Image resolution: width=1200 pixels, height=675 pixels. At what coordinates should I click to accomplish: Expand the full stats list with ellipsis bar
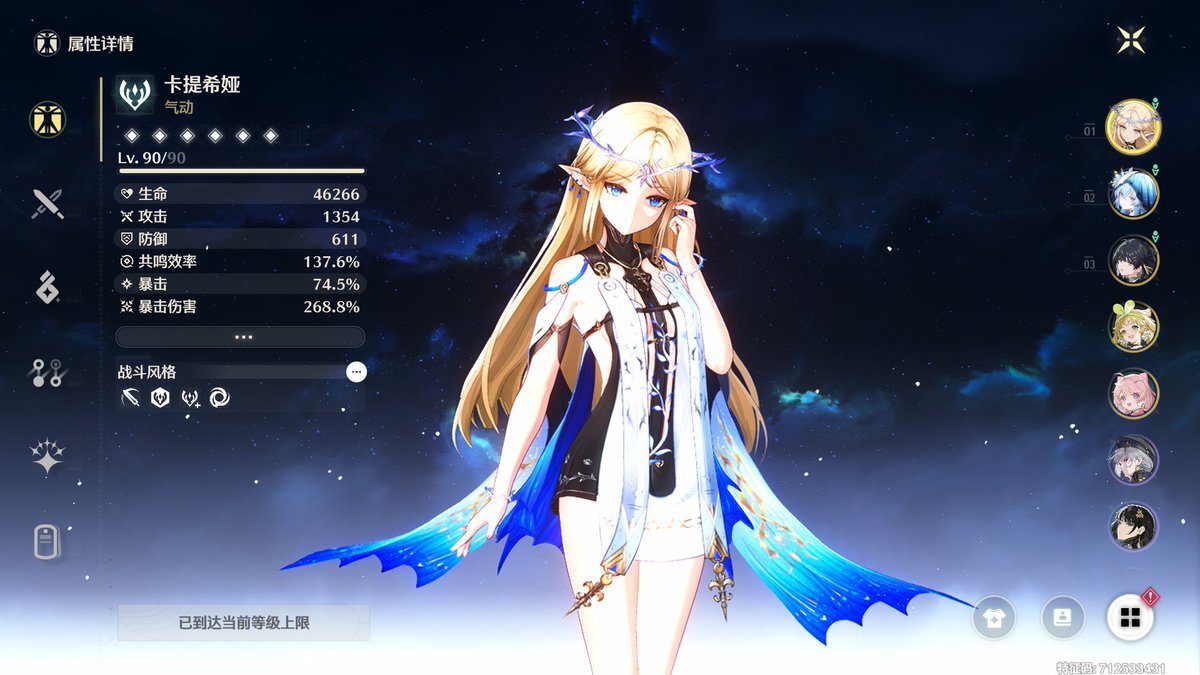pos(240,337)
